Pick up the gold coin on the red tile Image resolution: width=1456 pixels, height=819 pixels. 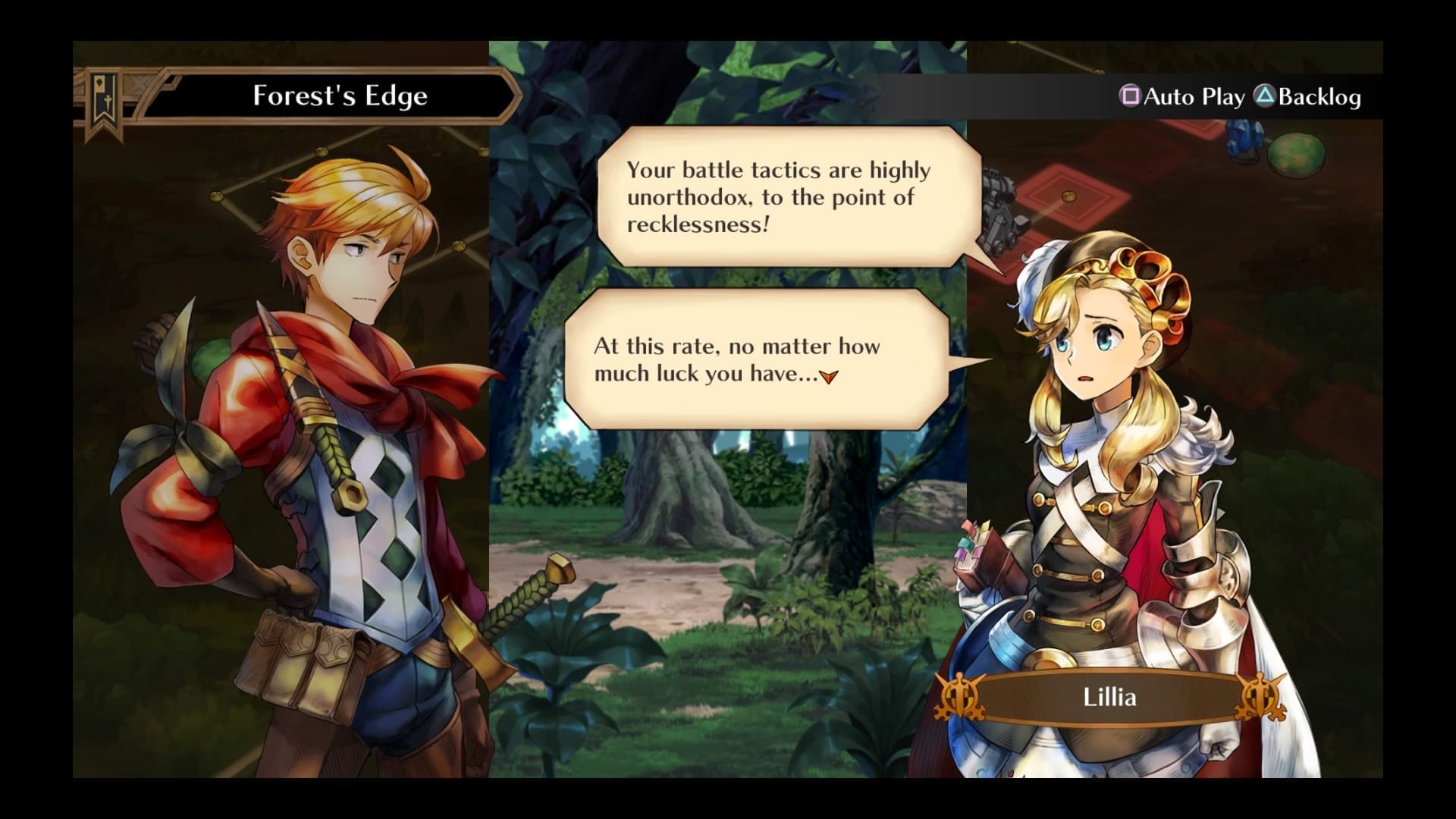point(1069,196)
